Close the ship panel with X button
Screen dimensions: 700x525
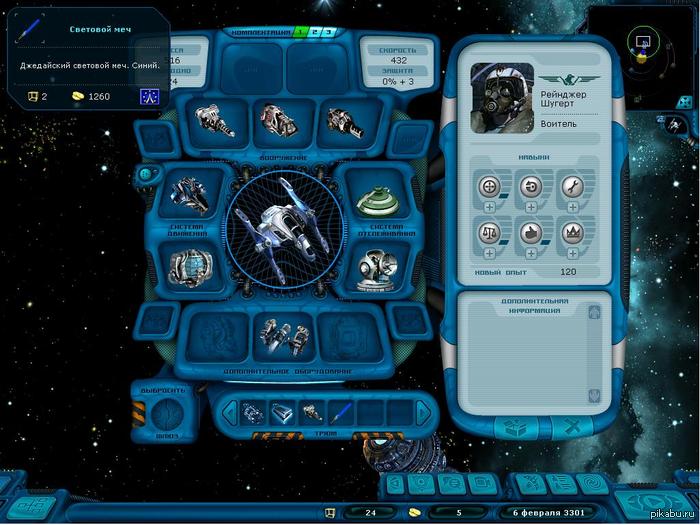coord(572,427)
